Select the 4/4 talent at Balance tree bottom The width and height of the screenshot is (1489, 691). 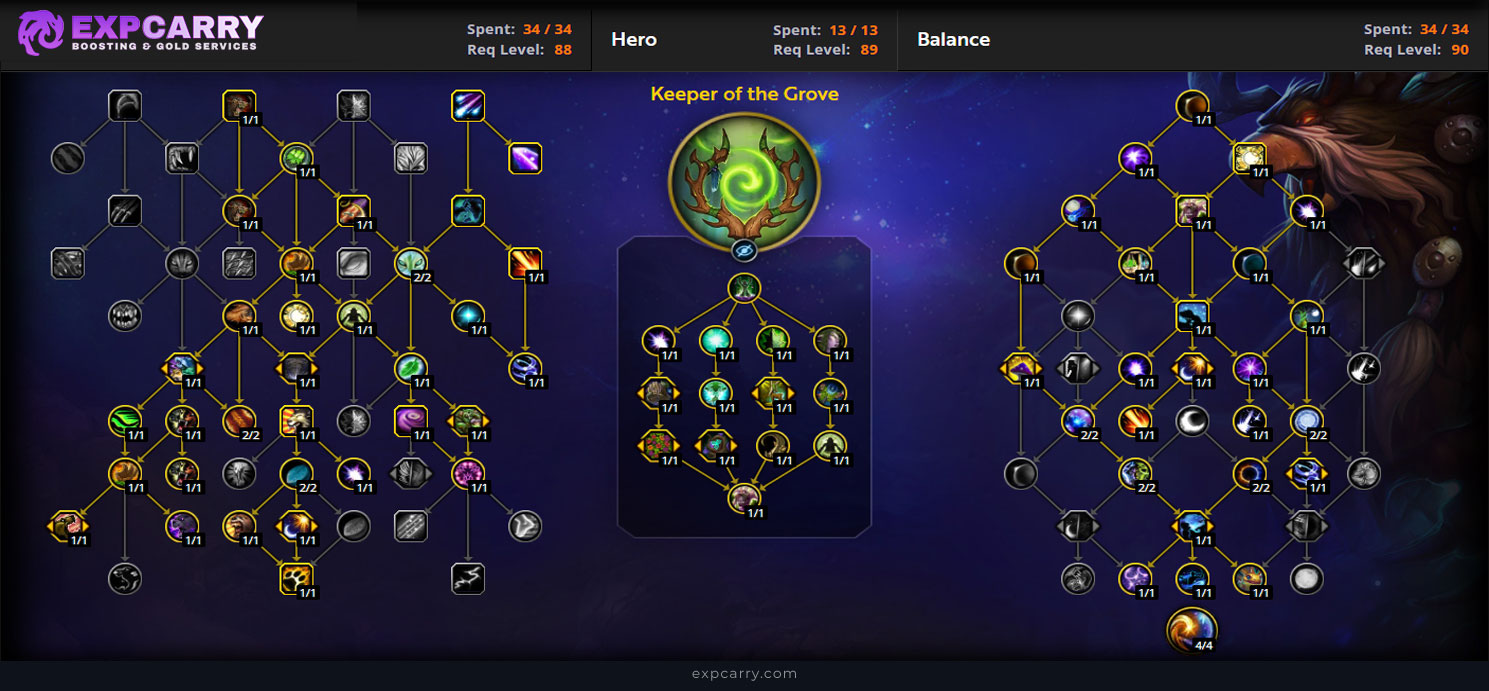[1192, 629]
